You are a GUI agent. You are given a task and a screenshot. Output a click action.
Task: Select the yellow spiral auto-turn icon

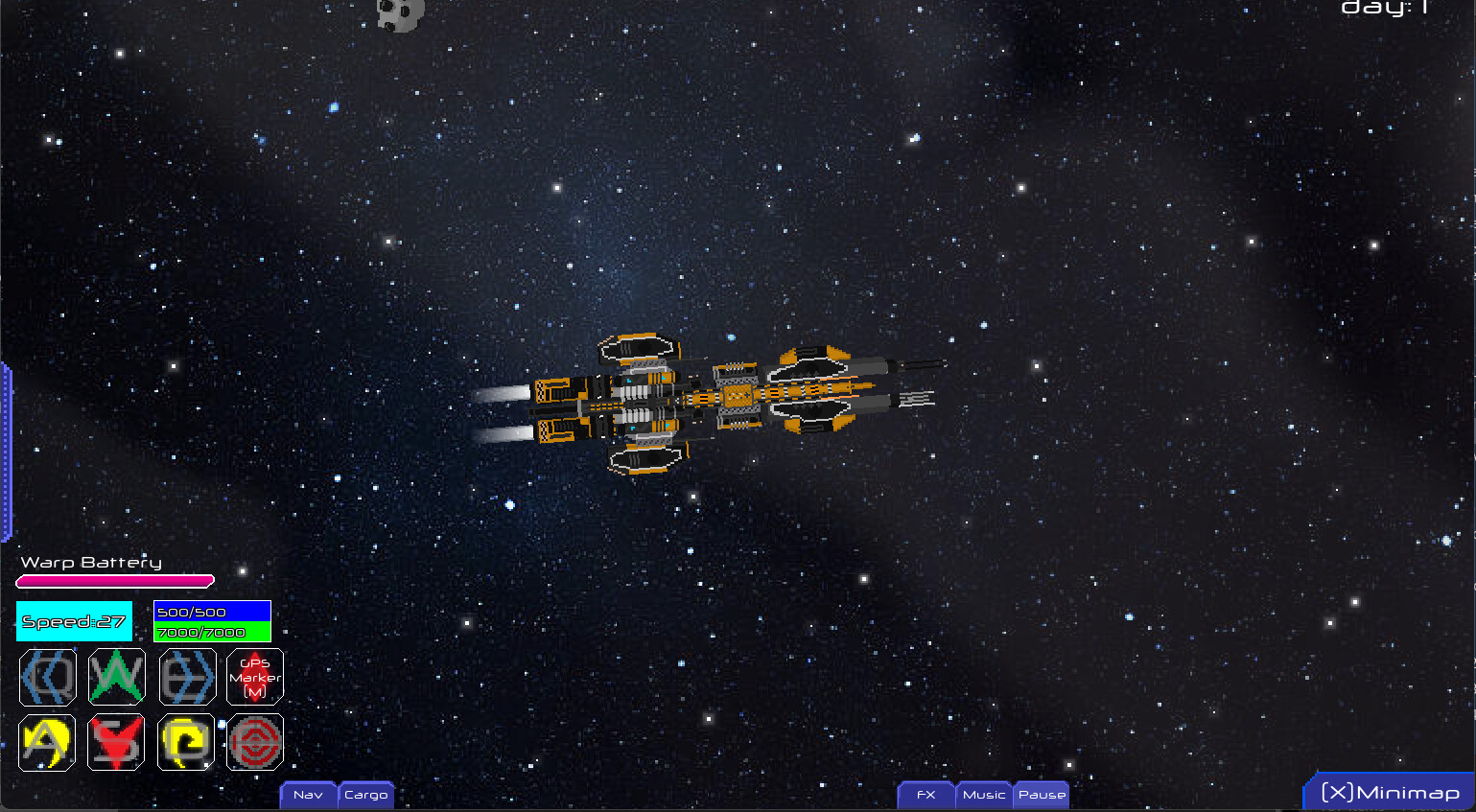185,742
